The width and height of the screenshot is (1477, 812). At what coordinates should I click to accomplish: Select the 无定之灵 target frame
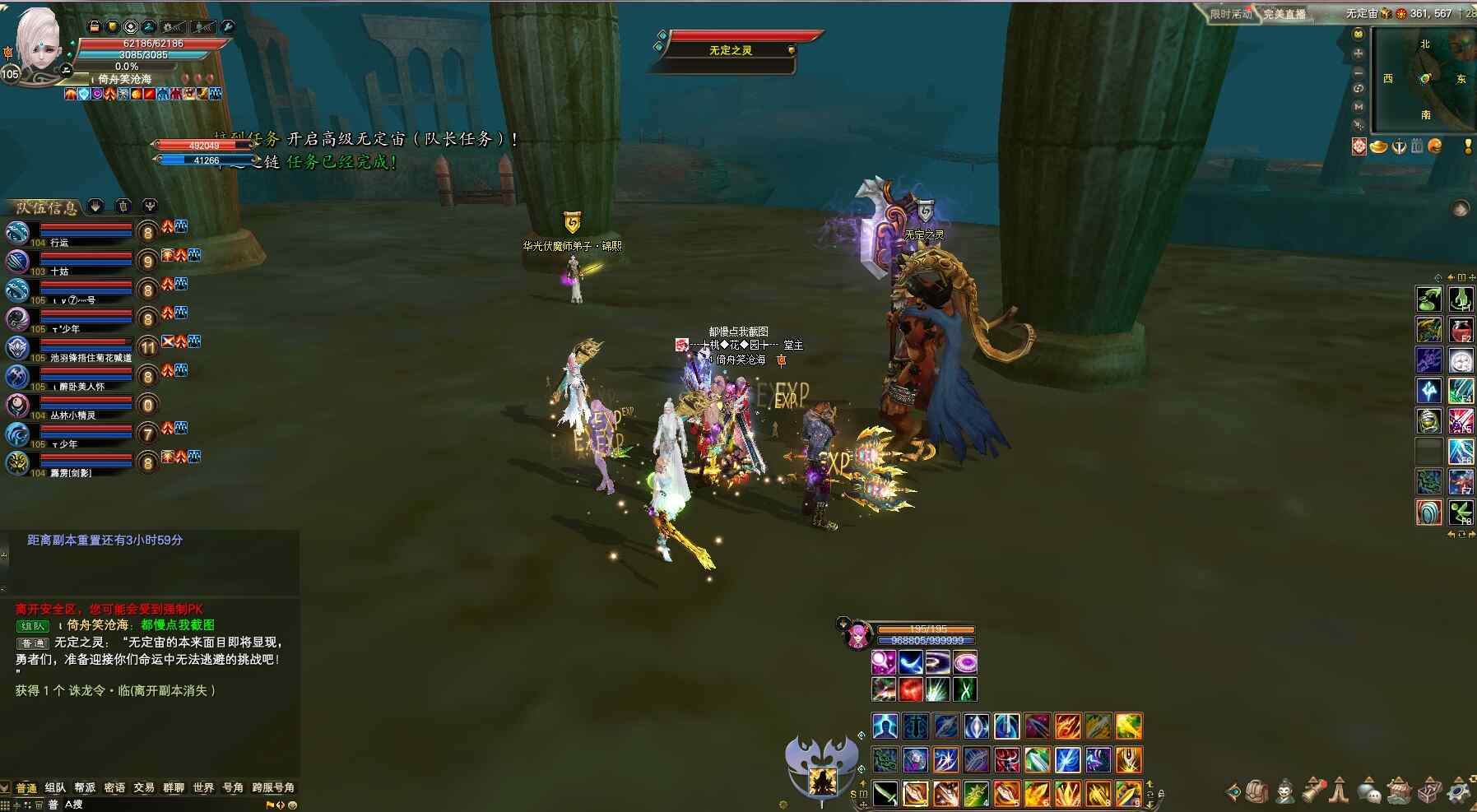coord(731,50)
